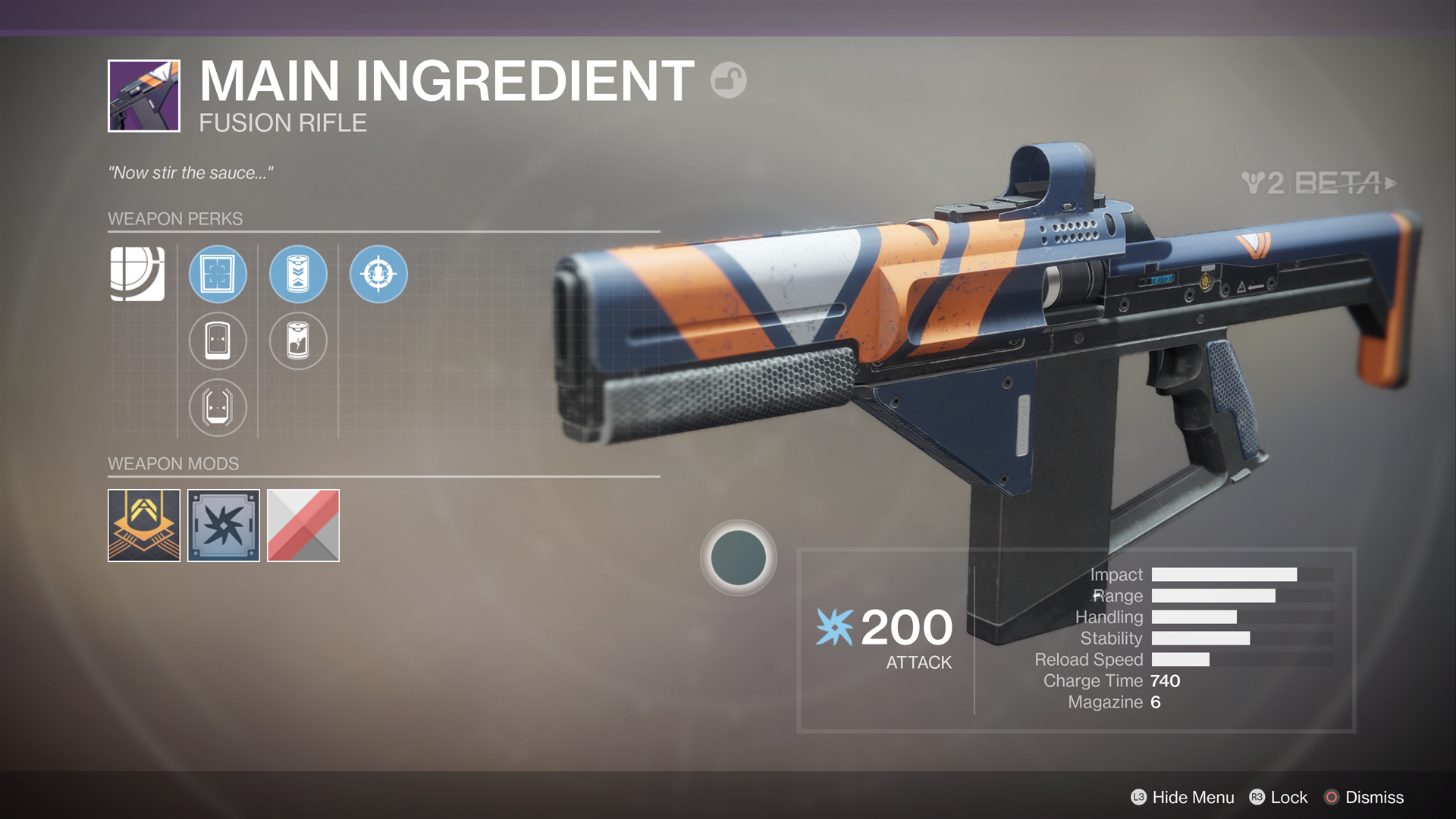Viewport: 1456px width, 819px height.
Task: Select the first weapon mod in Weapon Mods
Action: [143, 525]
